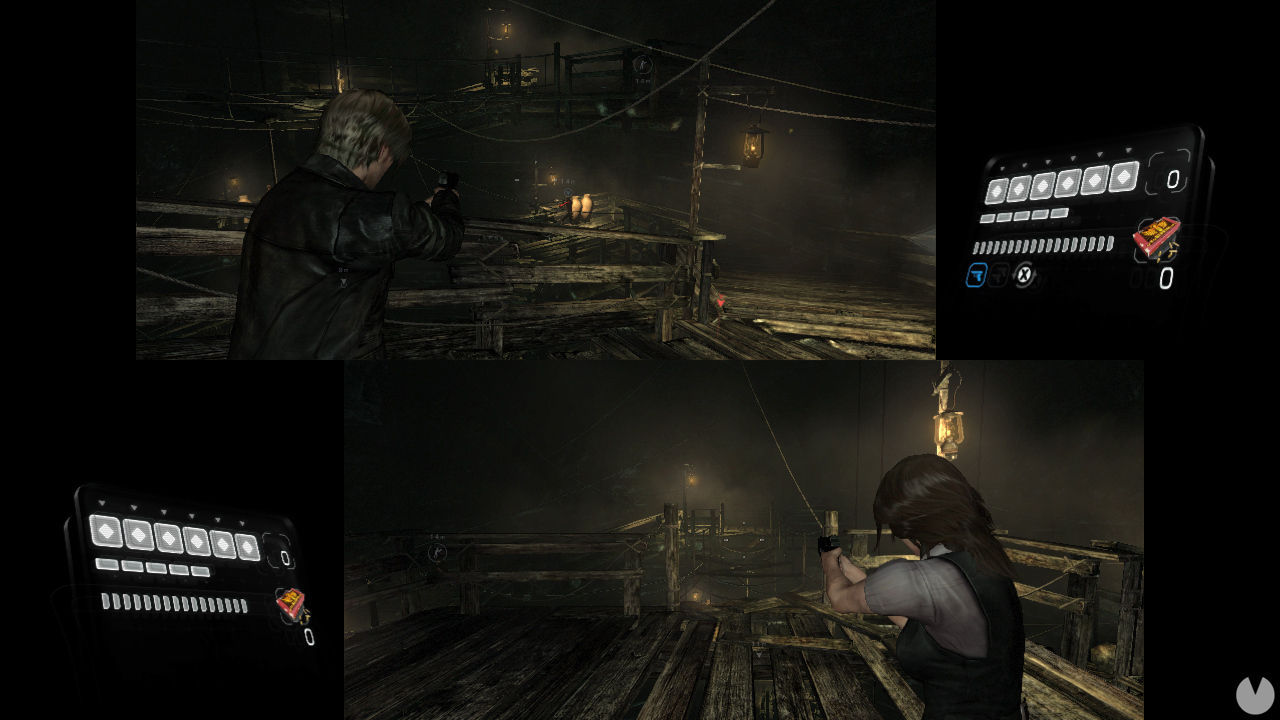Image resolution: width=1280 pixels, height=720 pixels.
Task: Click the arrow above Leon's first health block
Action: 1001,168
